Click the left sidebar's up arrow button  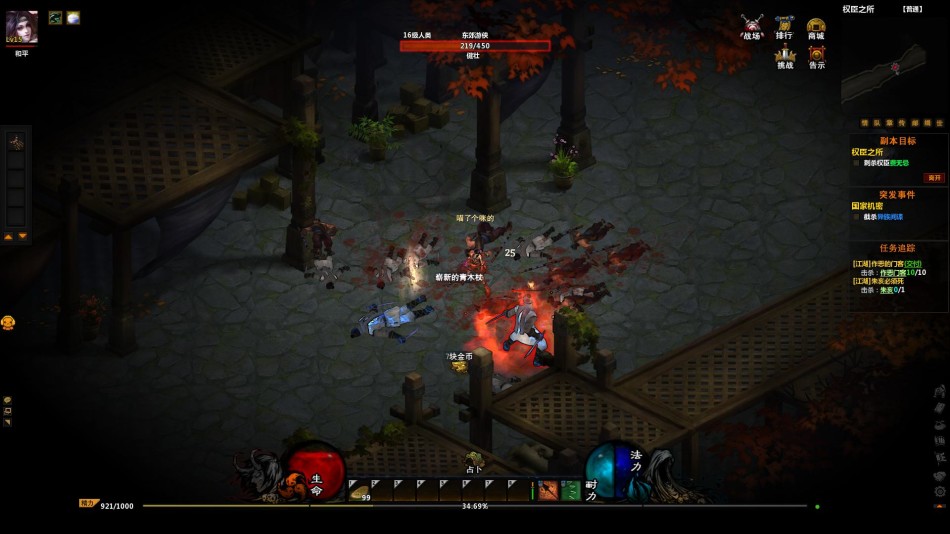tap(9, 237)
